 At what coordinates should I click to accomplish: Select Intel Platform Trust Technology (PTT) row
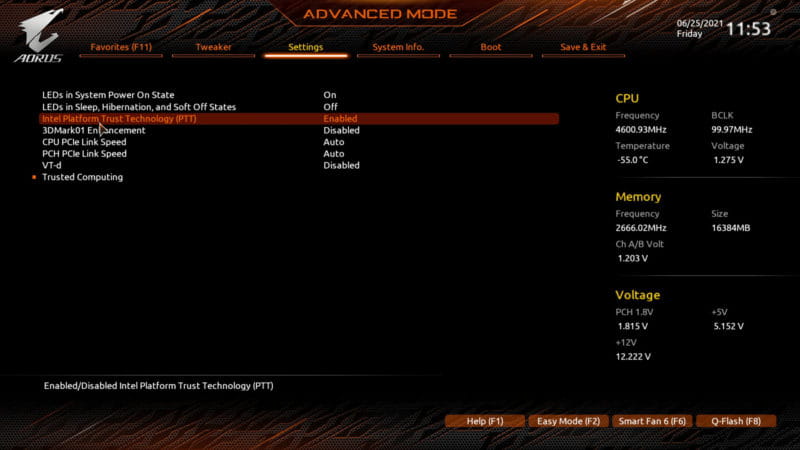coord(119,119)
